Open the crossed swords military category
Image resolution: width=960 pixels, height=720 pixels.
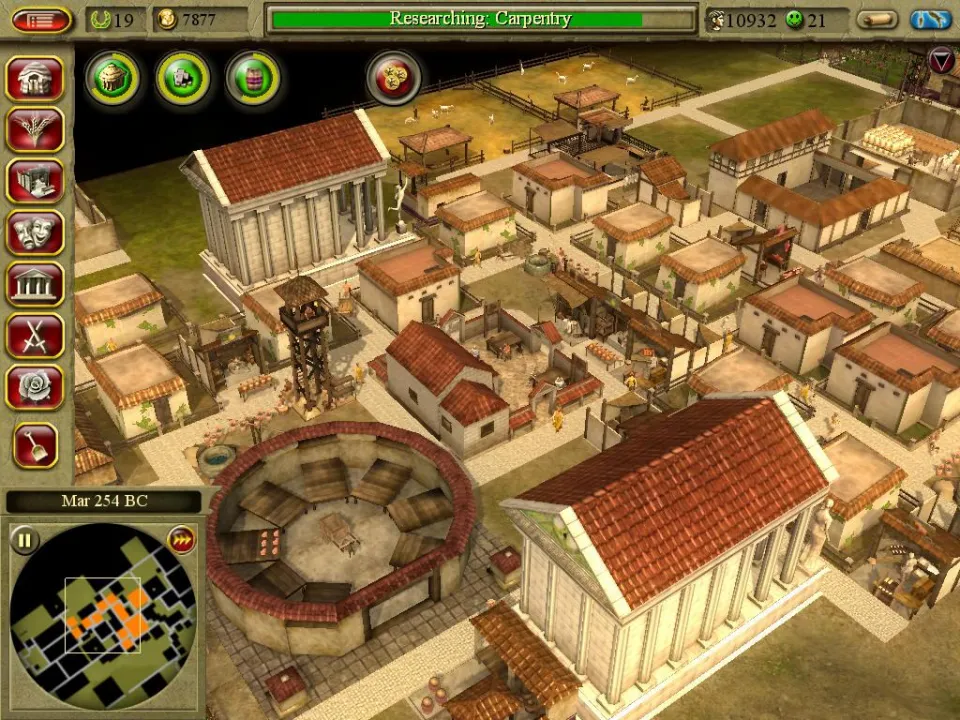pyautogui.click(x=35, y=335)
